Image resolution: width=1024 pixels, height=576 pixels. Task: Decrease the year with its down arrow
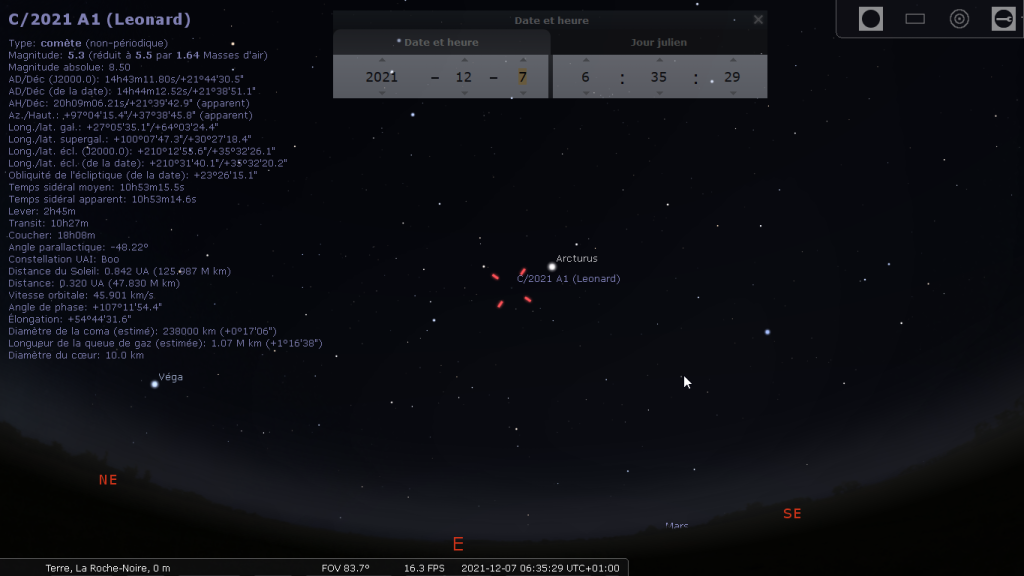381,93
